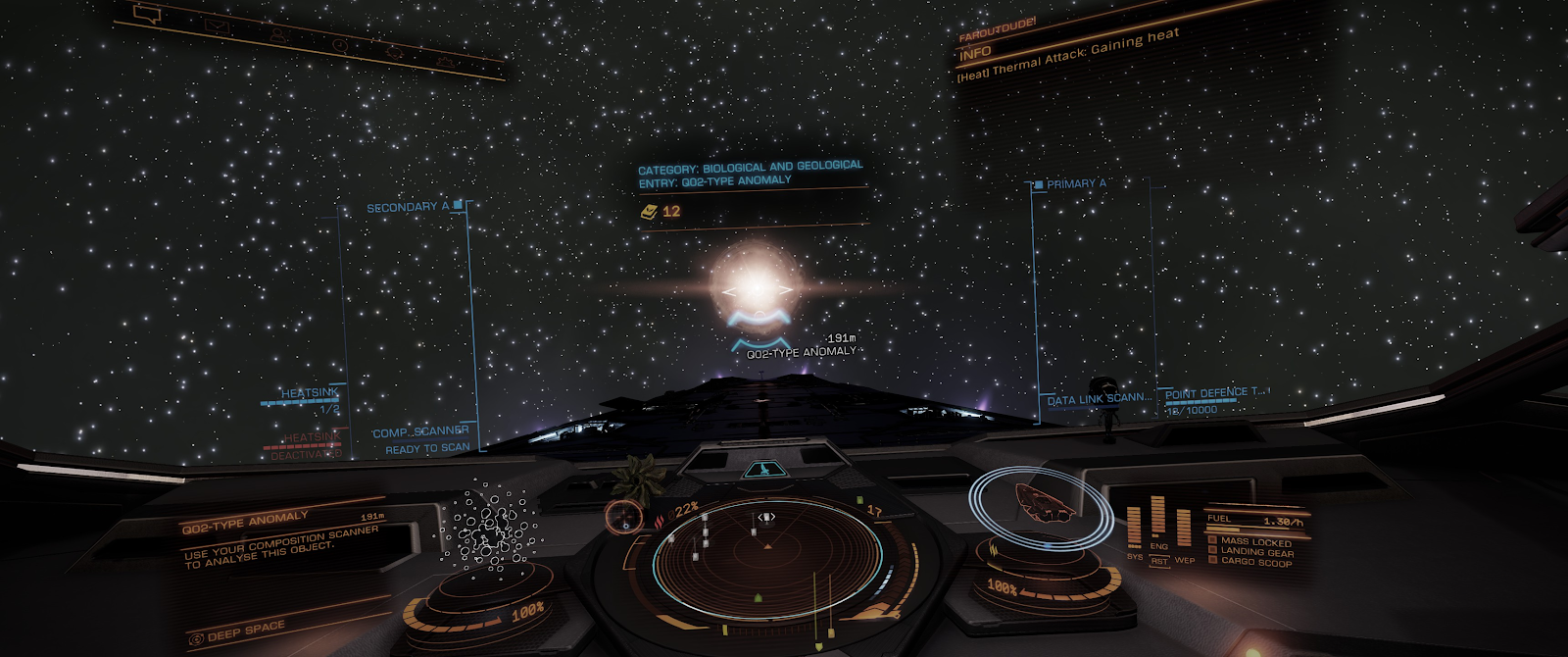Select the Heatsink fire group entry
The width and height of the screenshot is (1568, 657).
coord(310,394)
